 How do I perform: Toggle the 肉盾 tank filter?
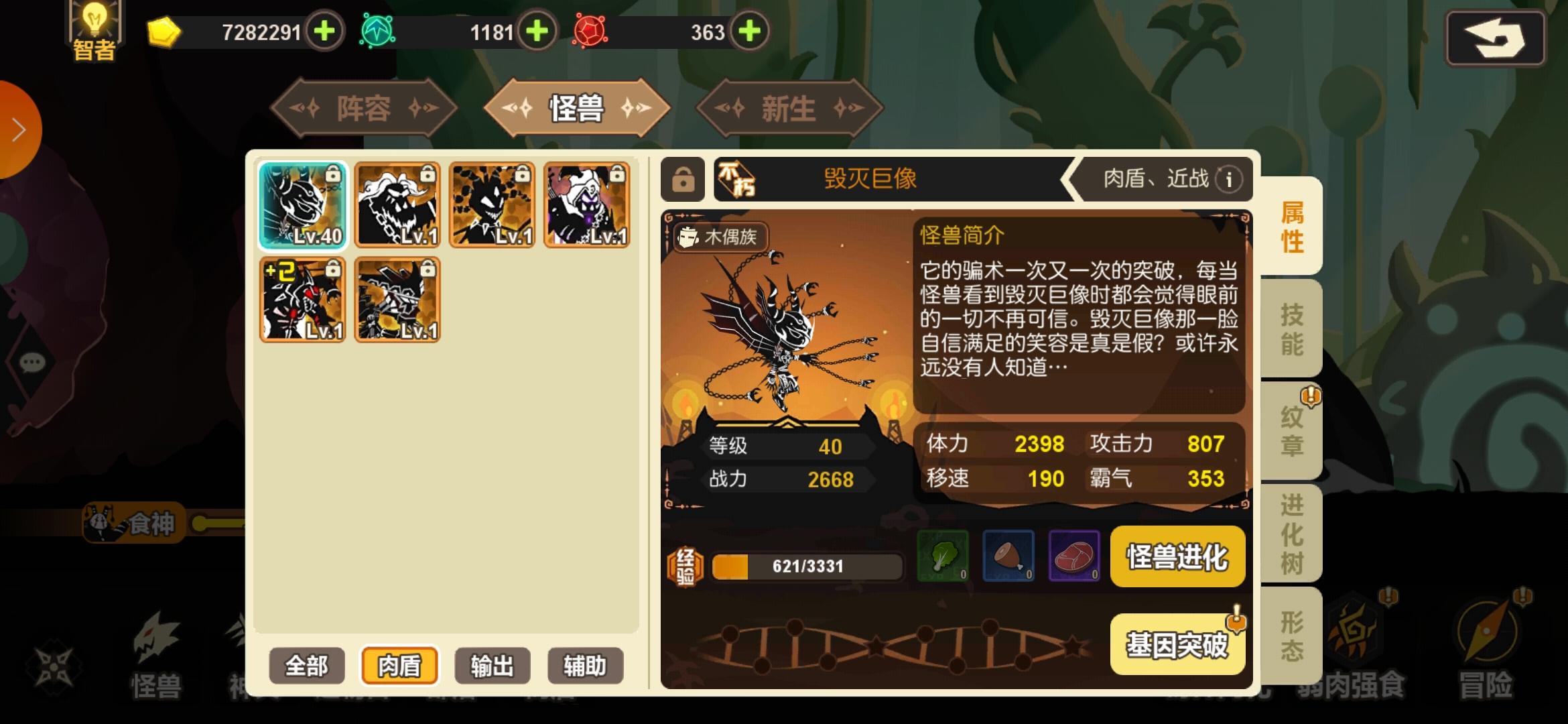click(x=399, y=665)
